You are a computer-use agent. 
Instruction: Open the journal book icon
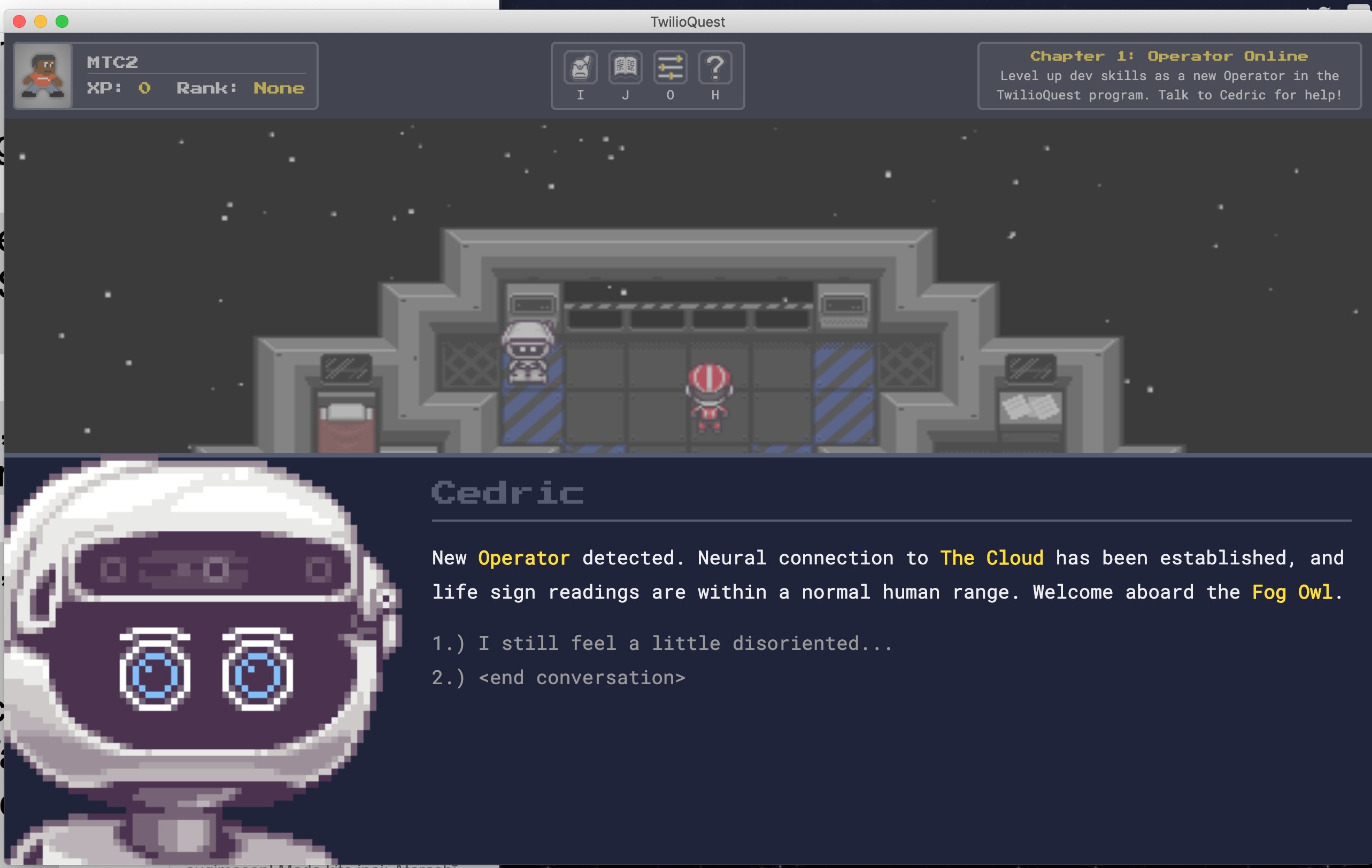625,68
